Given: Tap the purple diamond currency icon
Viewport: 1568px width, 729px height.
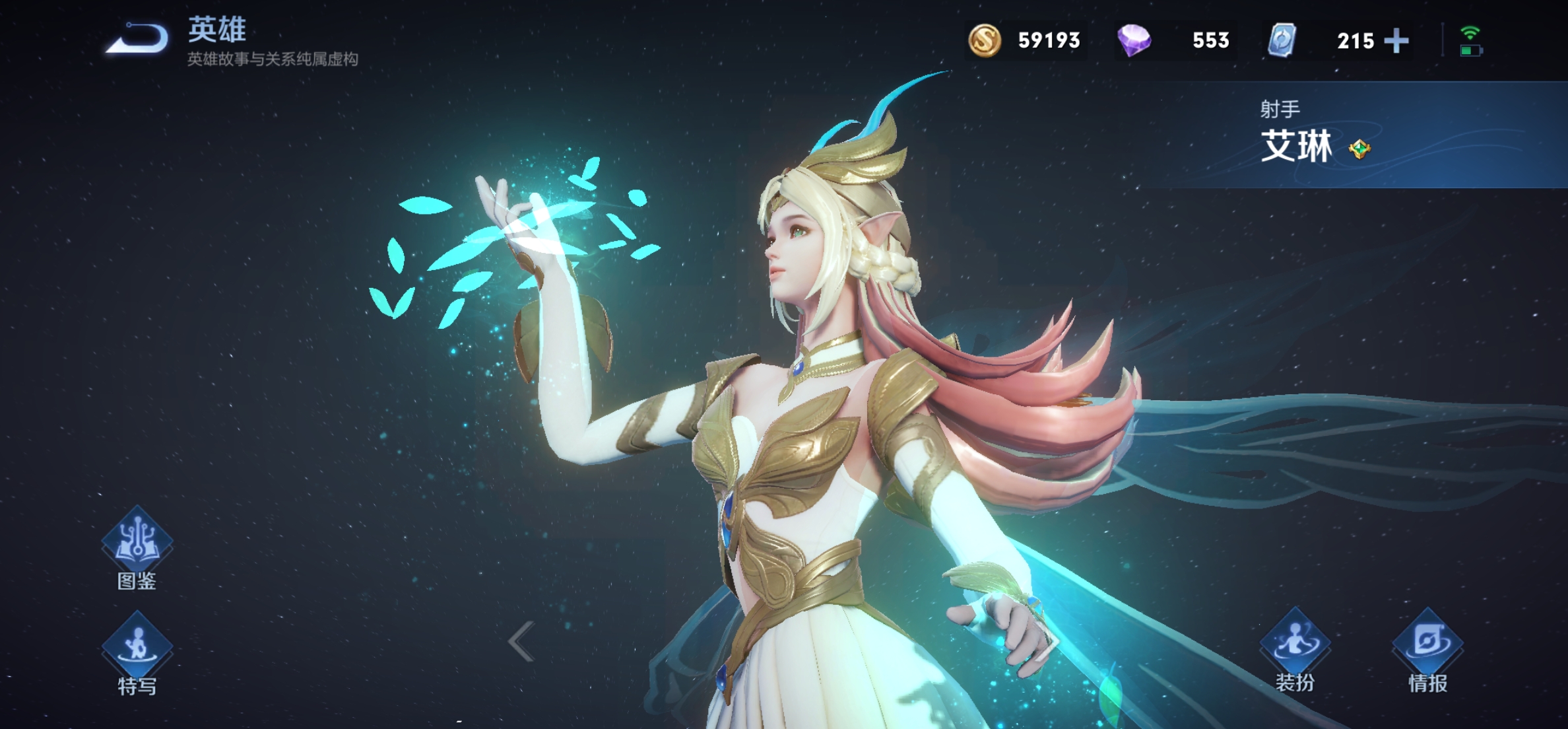Looking at the screenshot, I should tap(1134, 40).
